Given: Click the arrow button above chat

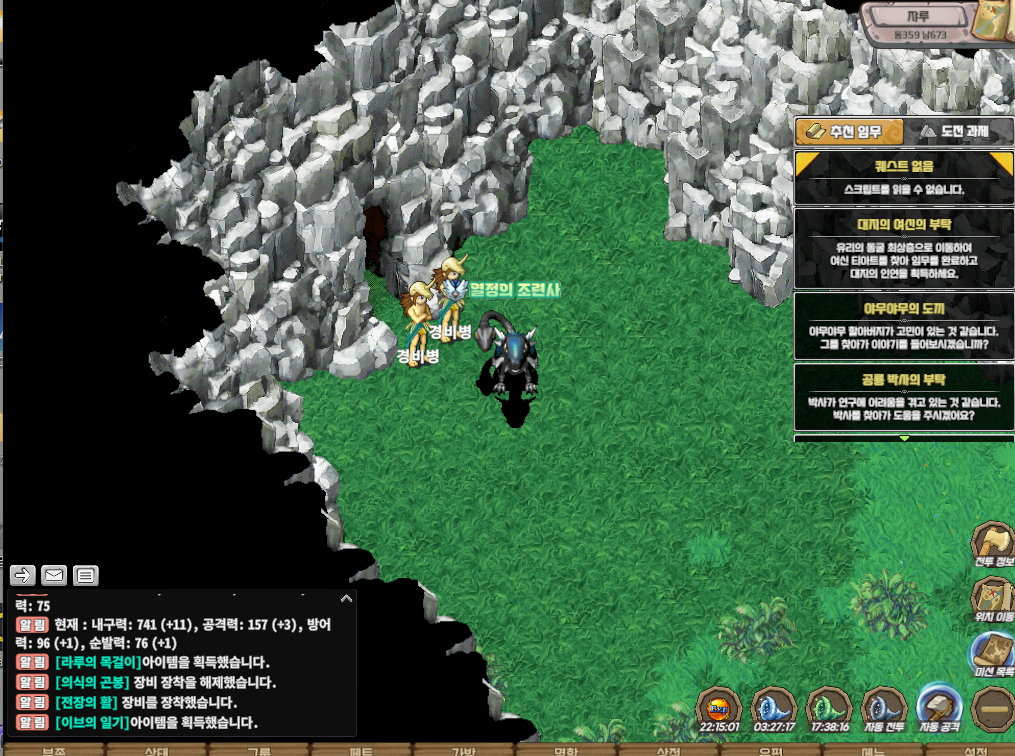Looking at the screenshot, I should (23, 575).
